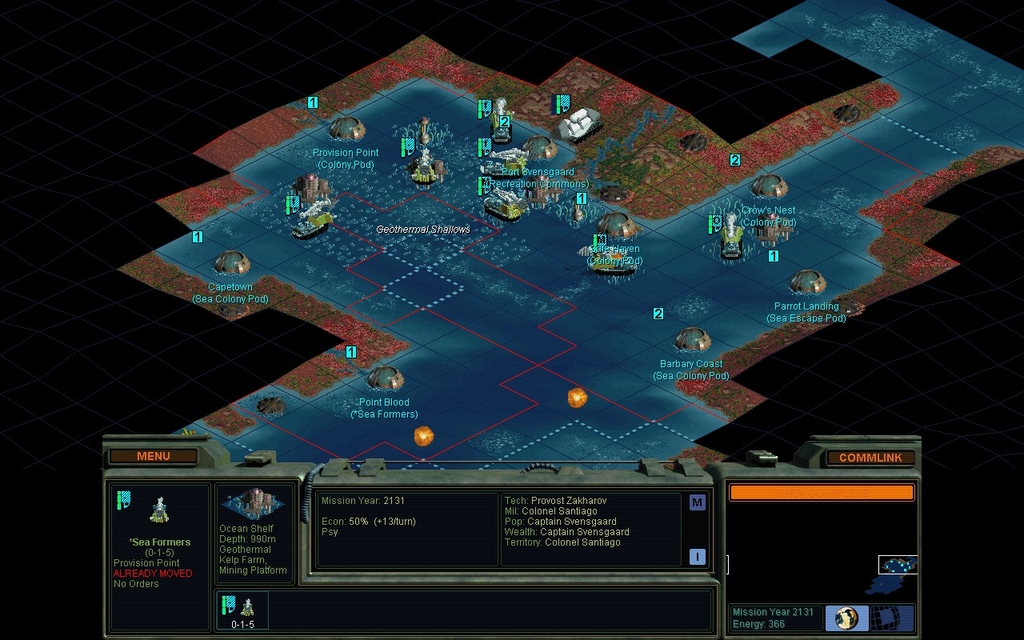This screenshot has height=640, width=1024.
Task: Open the COMMLINK panel
Action: tap(870, 457)
